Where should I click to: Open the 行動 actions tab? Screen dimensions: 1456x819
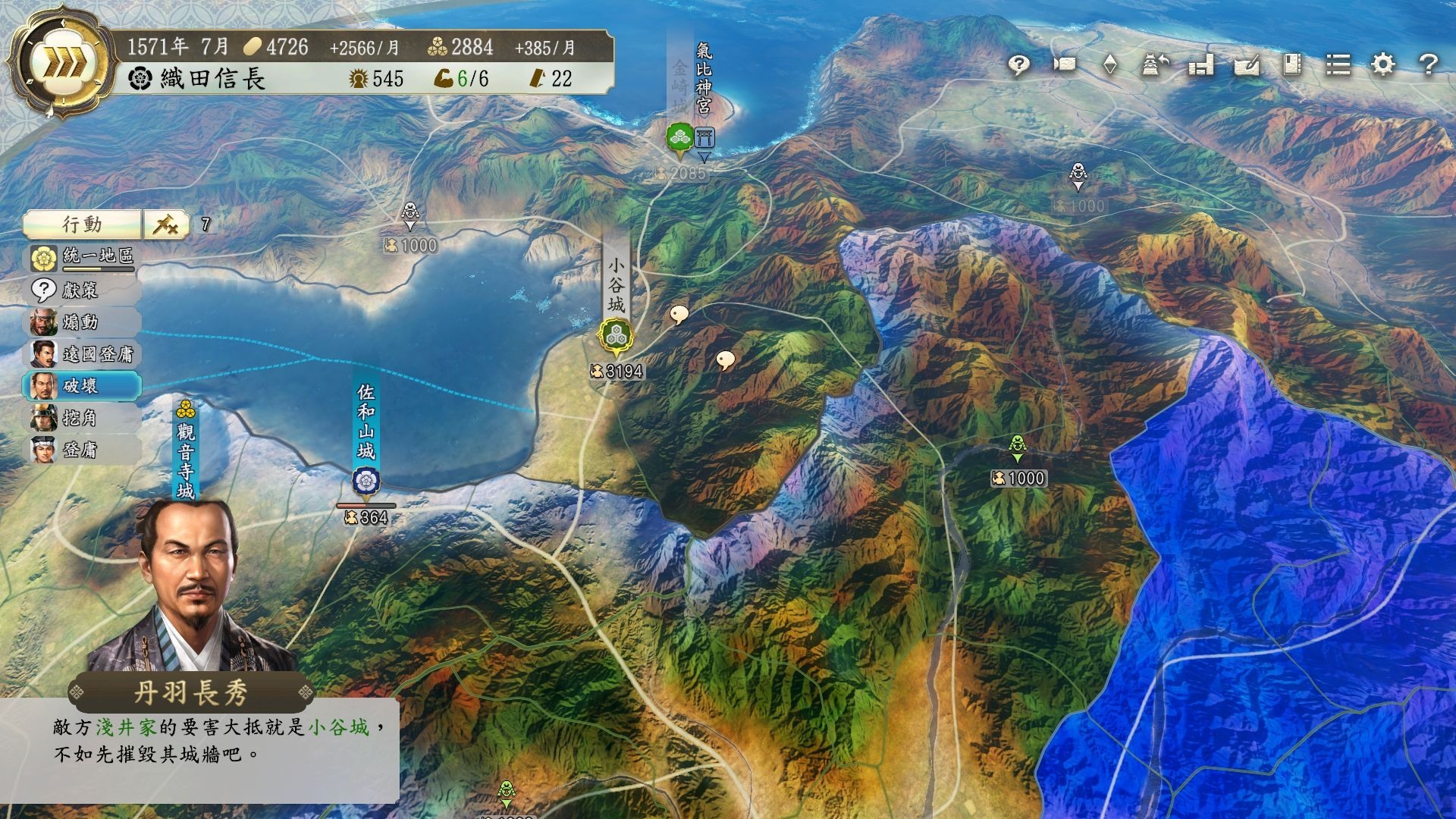(x=83, y=224)
